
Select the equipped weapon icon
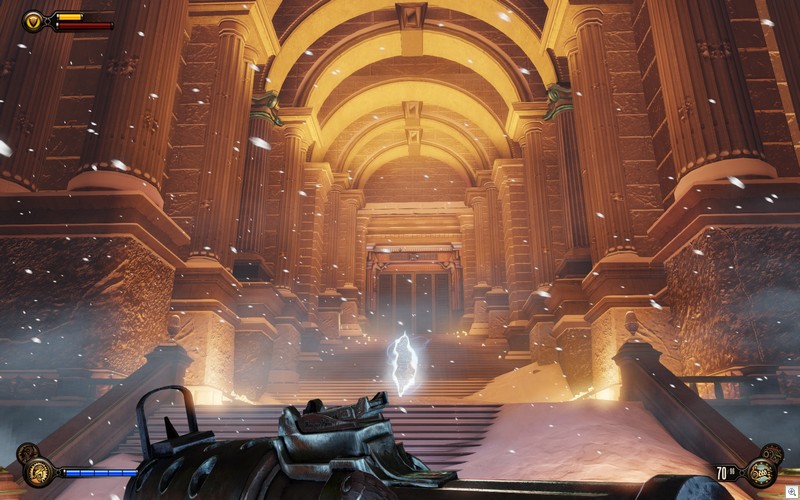pos(762,472)
